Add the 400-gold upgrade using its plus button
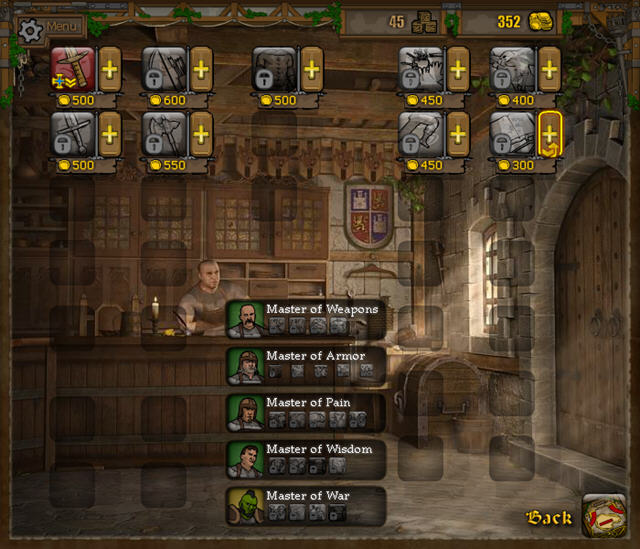Screen dimensions: 640x549 [549, 68]
